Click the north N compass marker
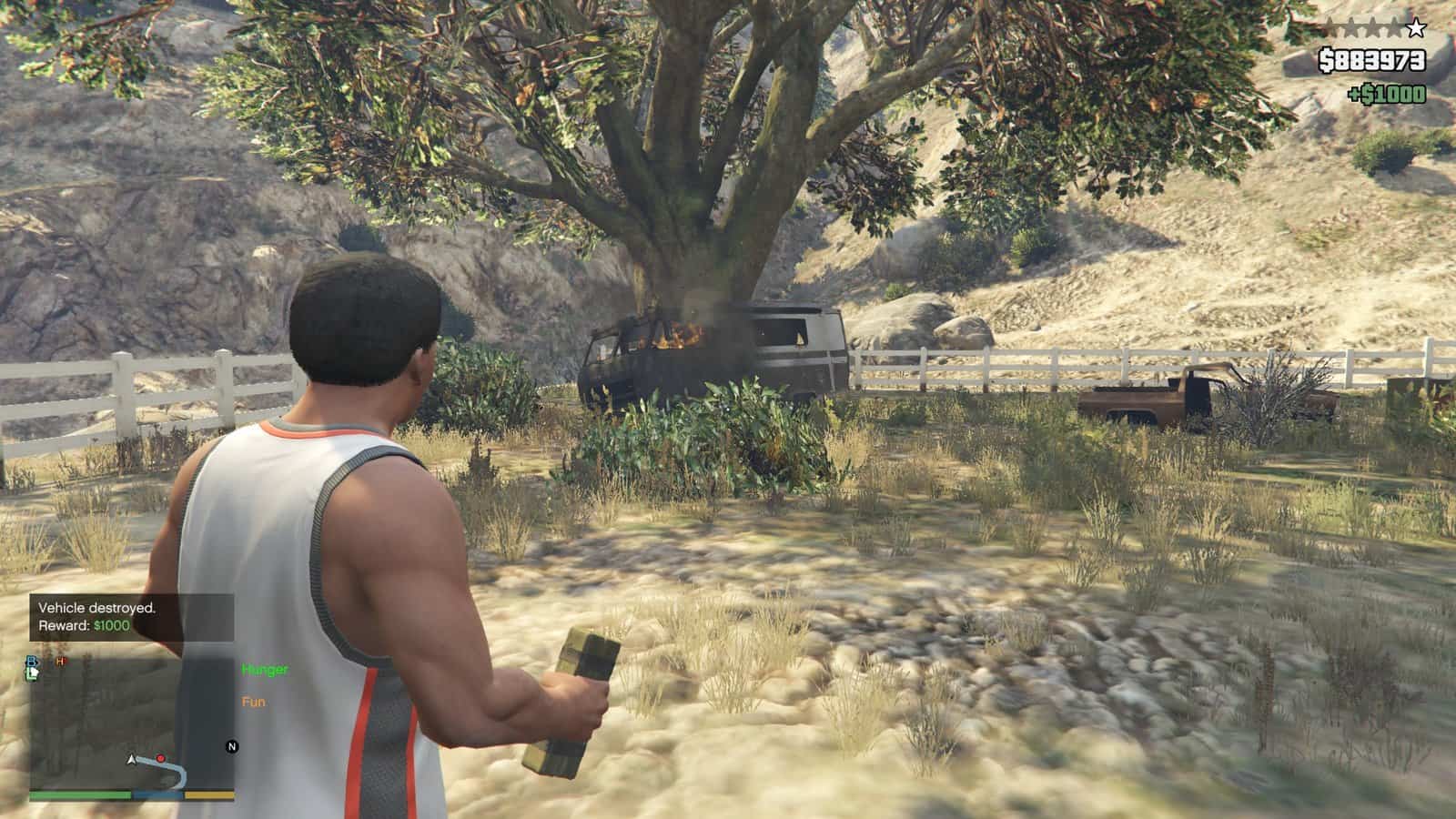 click(231, 746)
